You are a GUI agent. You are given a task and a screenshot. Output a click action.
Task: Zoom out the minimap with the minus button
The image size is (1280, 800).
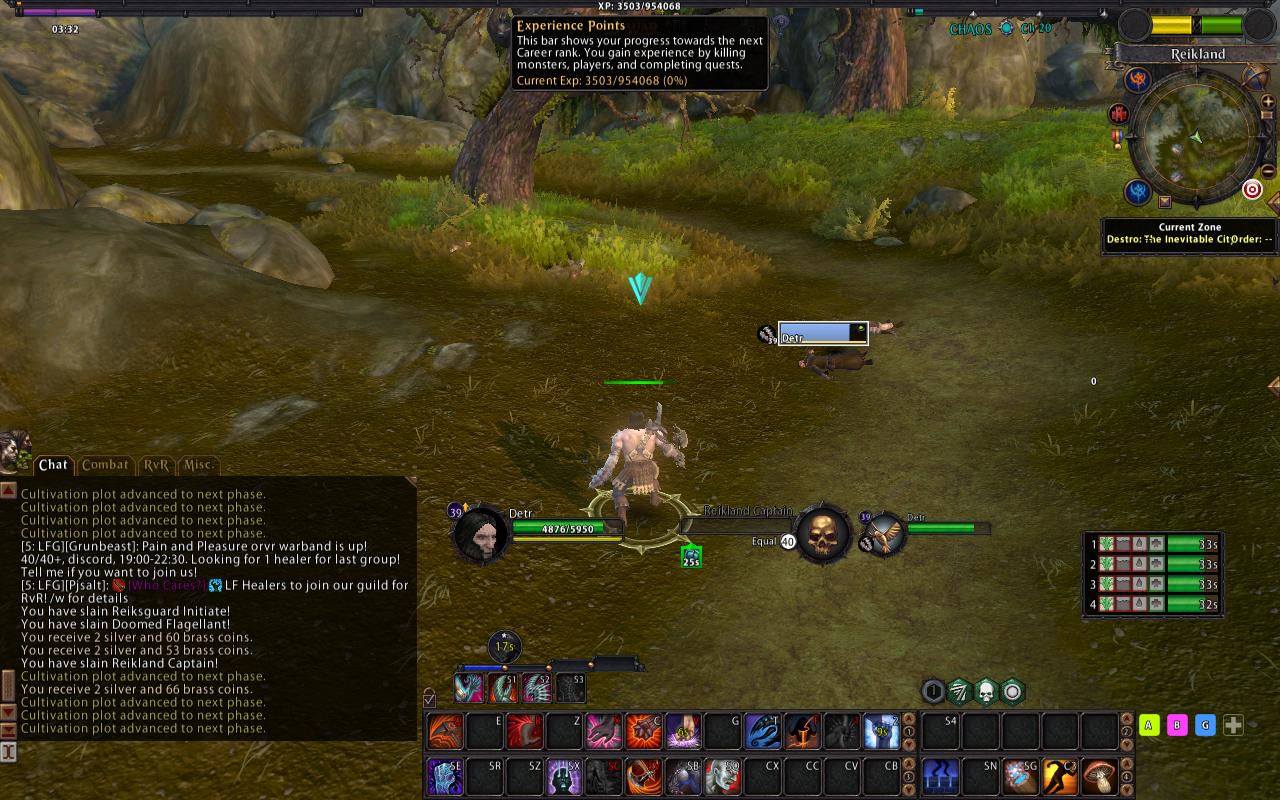click(x=1268, y=171)
